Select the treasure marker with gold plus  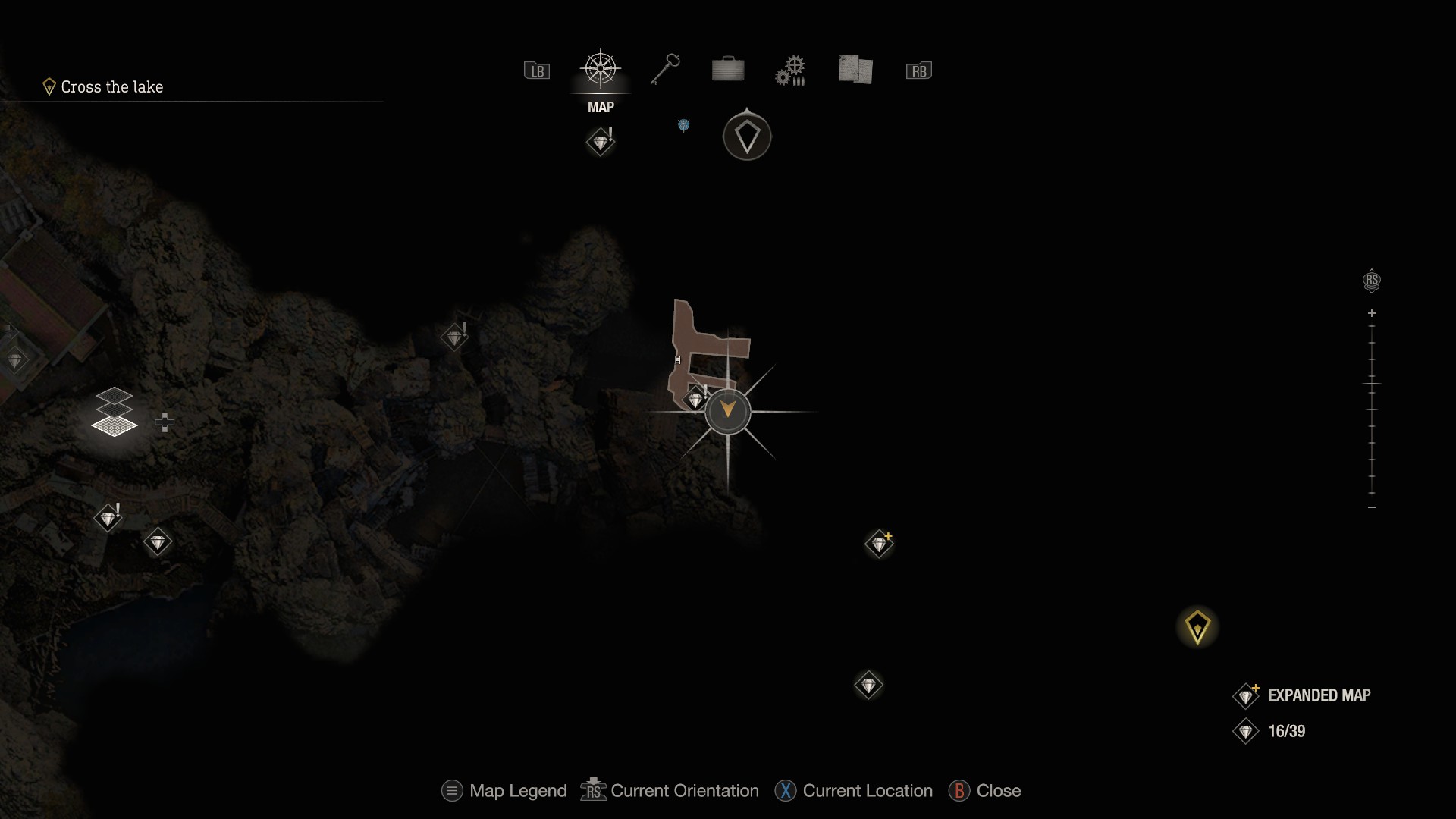pos(880,544)
